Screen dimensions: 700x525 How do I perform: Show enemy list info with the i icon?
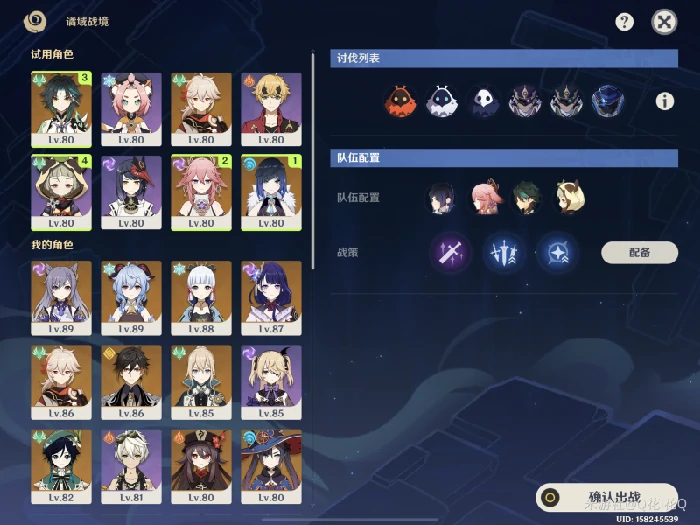point(664,101)
